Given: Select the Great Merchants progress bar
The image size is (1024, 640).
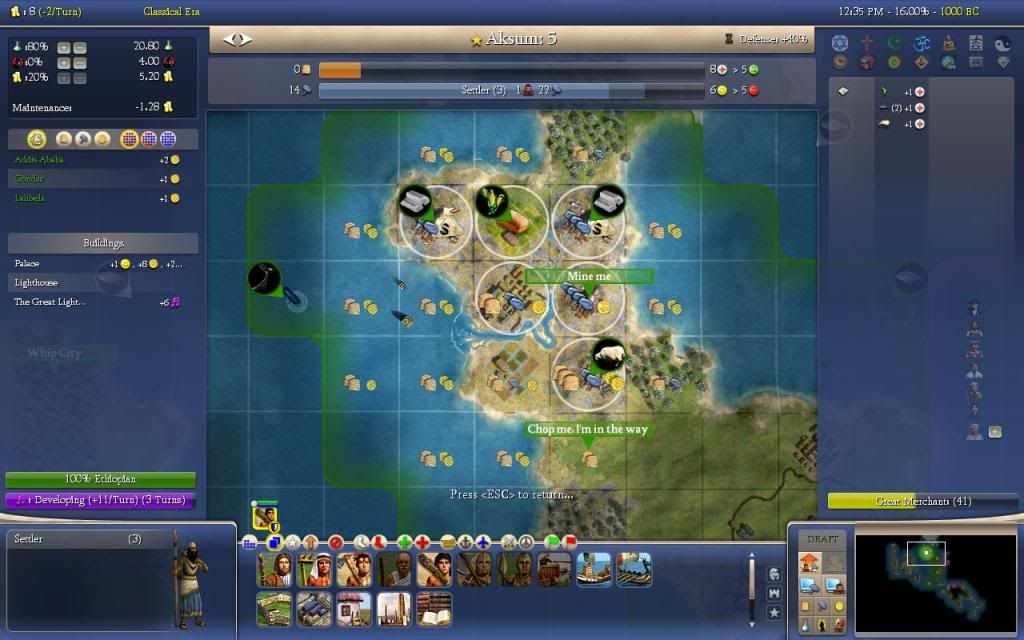Looking at the screenshot, I should point(909,501).
